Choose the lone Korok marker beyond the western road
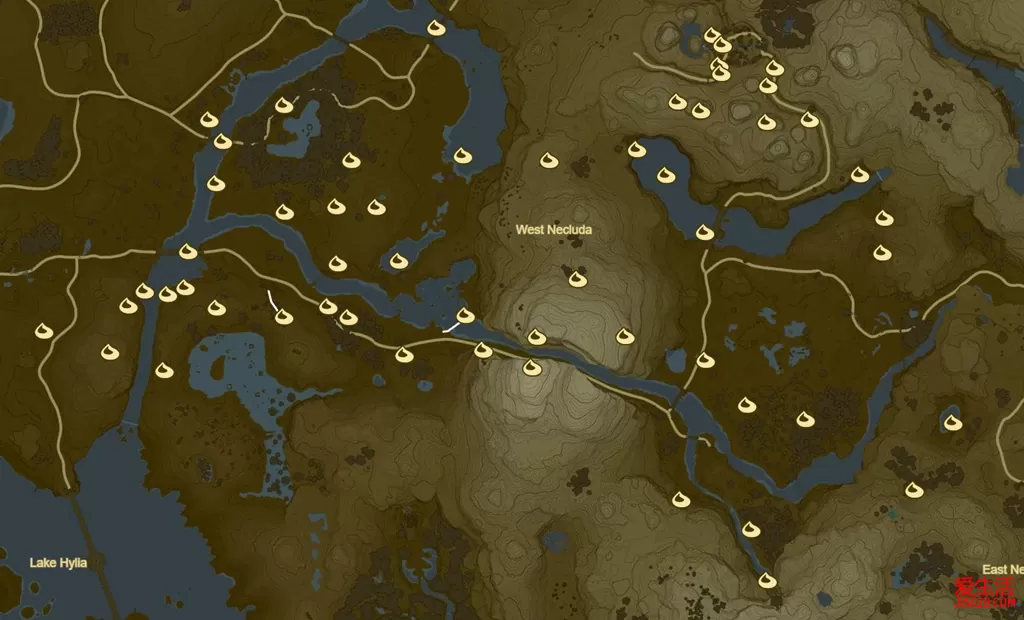This screenshot has width=1024, height=620. pos(43,330)
